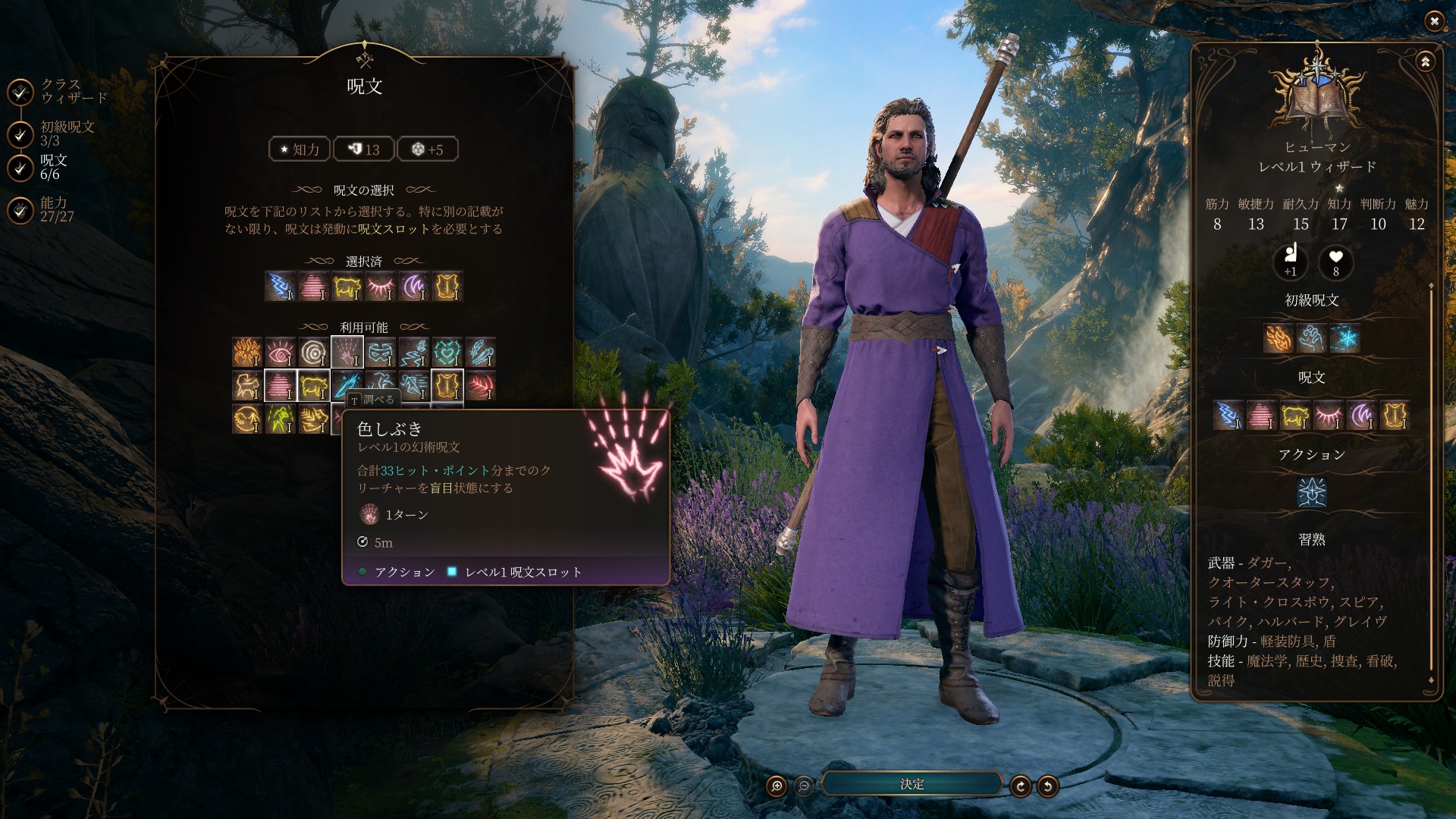Select the pink eye spell icon

[x=281, y=352]
